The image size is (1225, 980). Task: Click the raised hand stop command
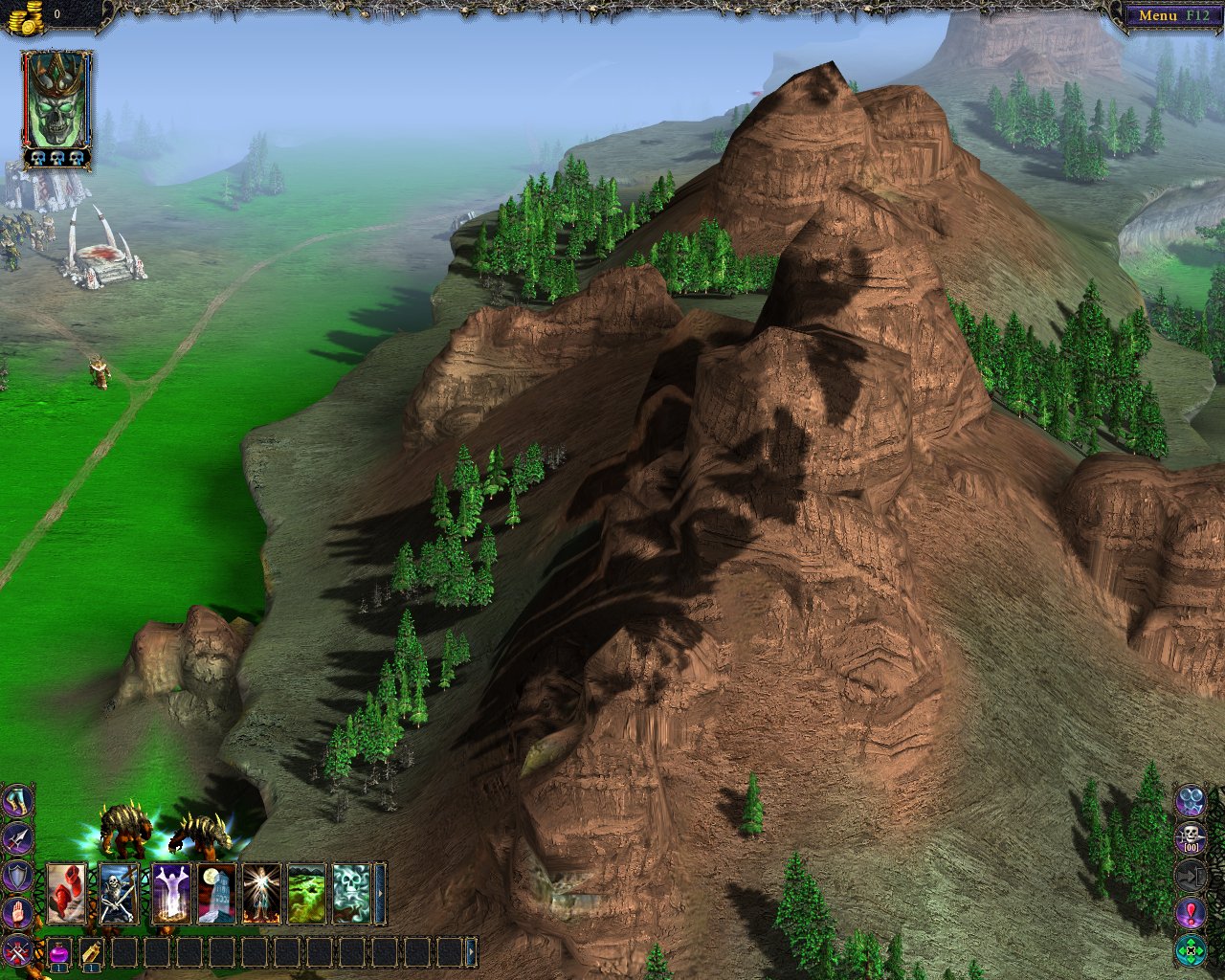[x=18, y=913]
